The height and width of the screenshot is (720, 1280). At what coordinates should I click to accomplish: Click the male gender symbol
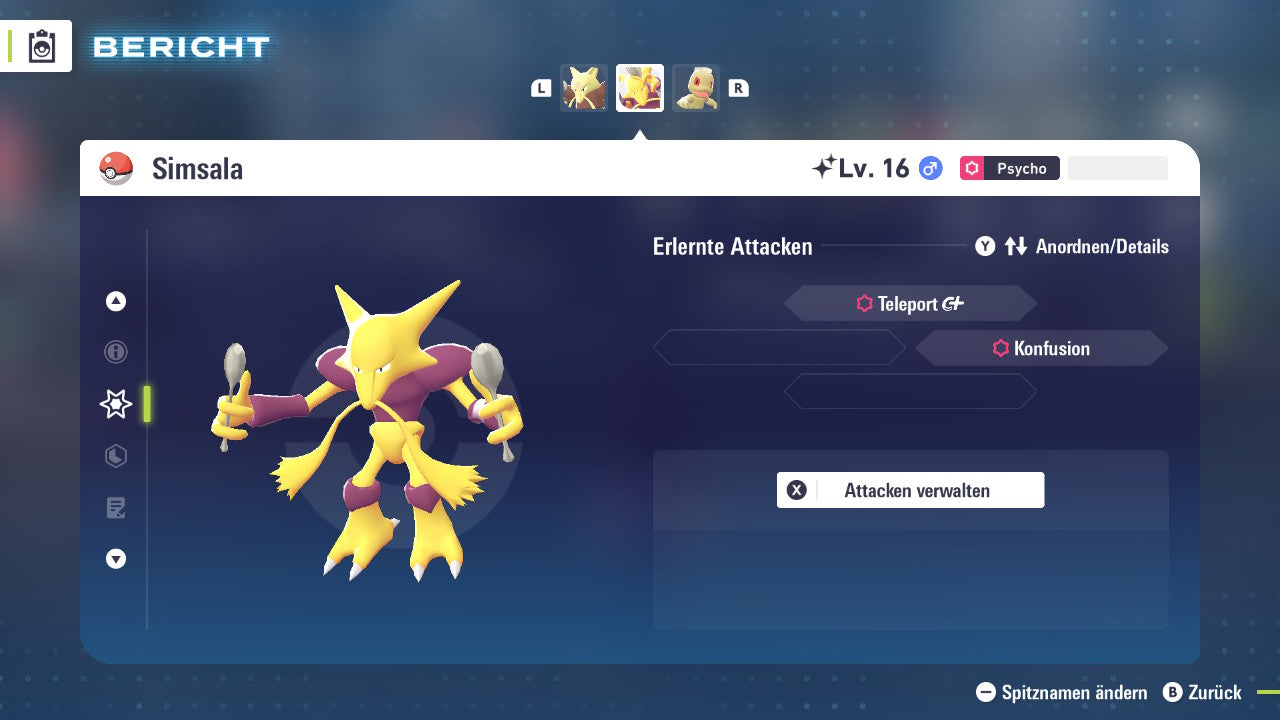(930, 168)
